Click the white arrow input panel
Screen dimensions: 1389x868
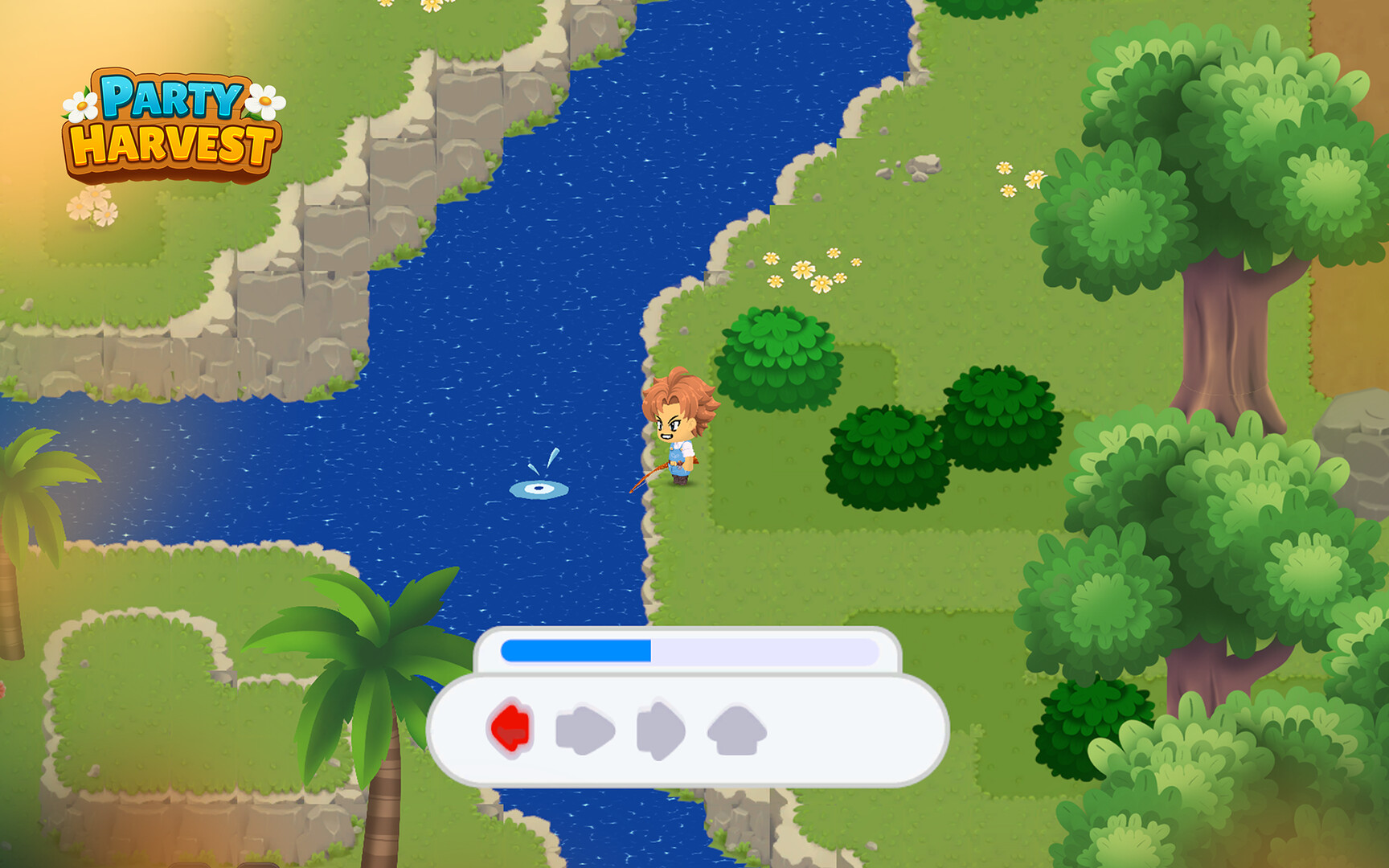pos(683,731)
